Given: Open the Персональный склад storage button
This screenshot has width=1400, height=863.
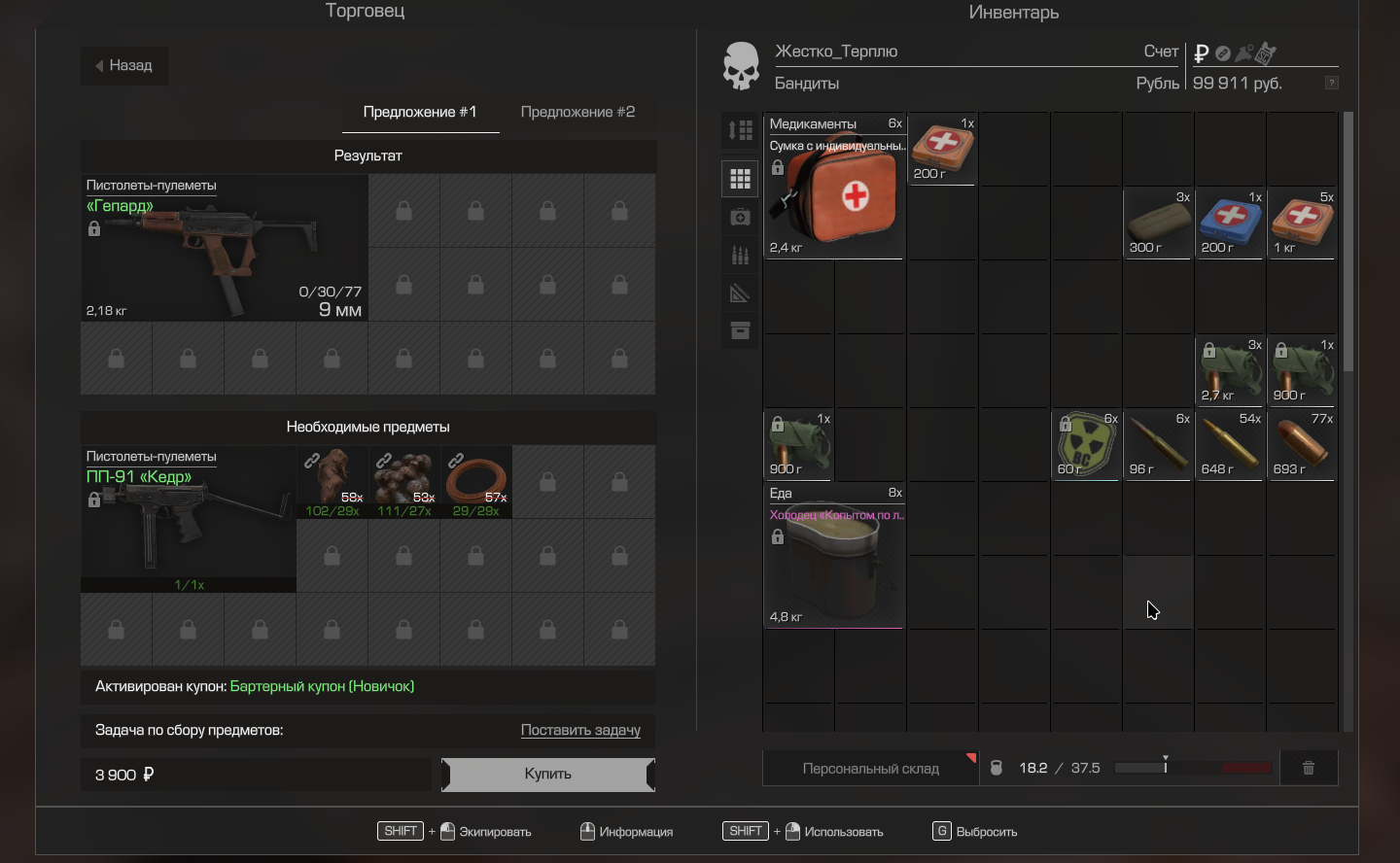Looking at the screenshot, I should [870, 769].
